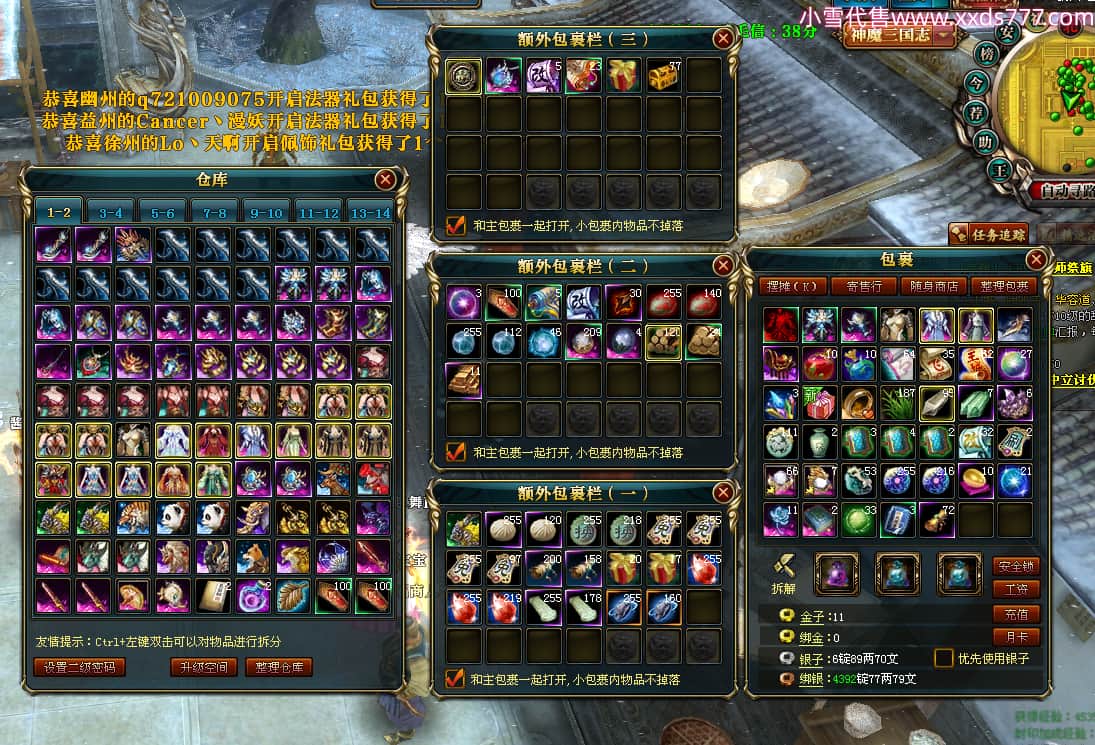Enable the 优先使用银子 checkbox
Image resolution: width=1095 pixels, height=745 pixels.
943,658
